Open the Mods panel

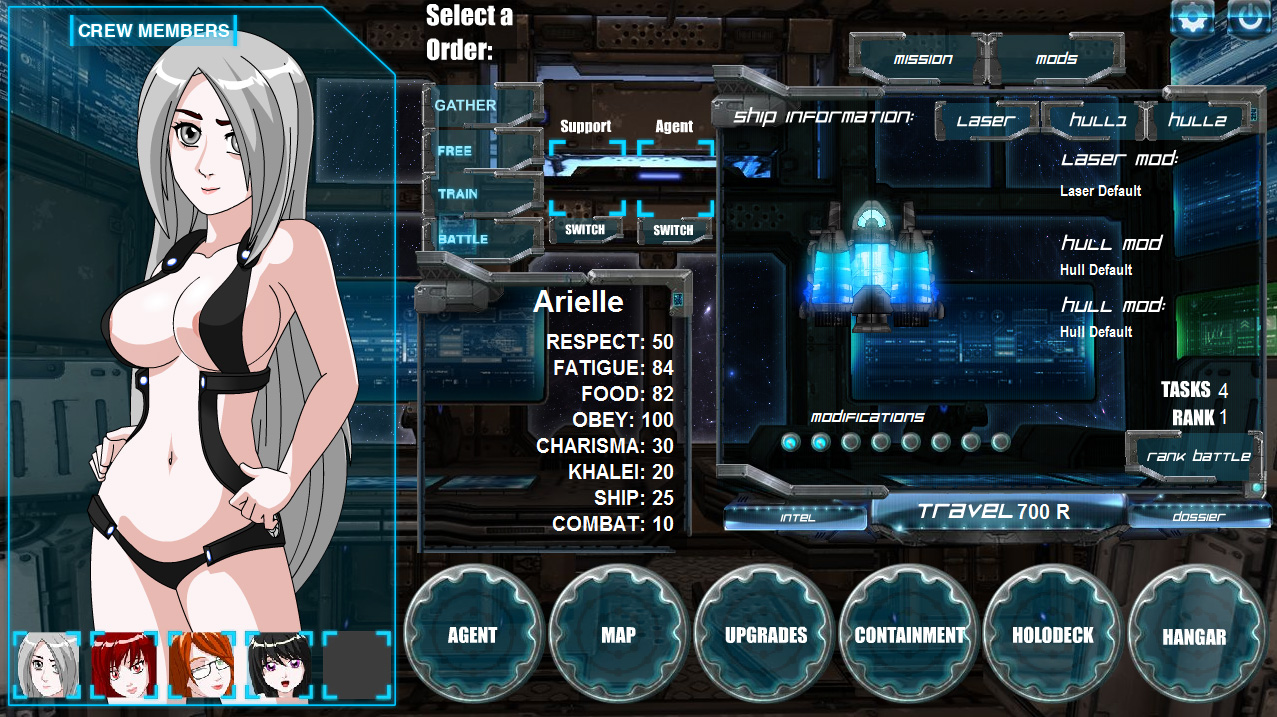pyautogui.click(x=1056, y=59)
